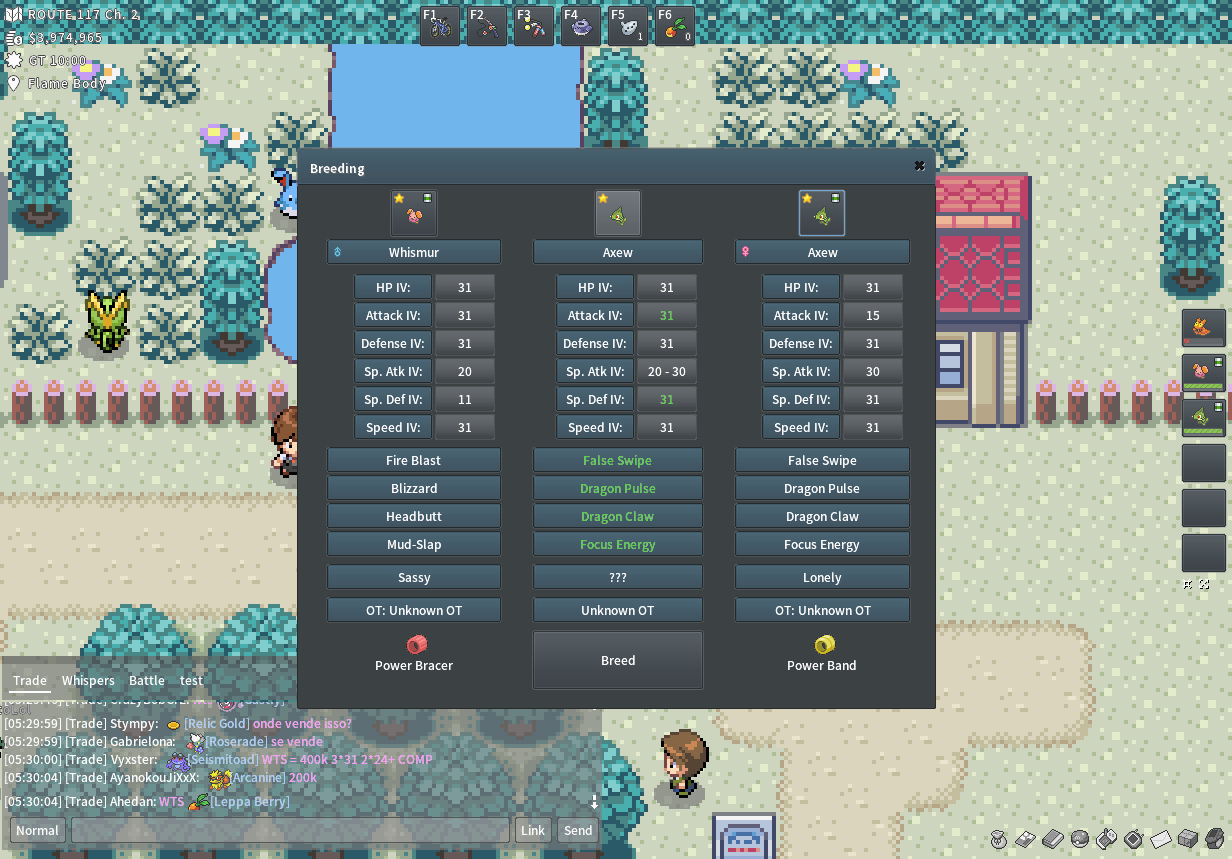This screenshot has width=1232, height=859.
Task: Open the Normal chat channel selector
Action: [37, 831]
